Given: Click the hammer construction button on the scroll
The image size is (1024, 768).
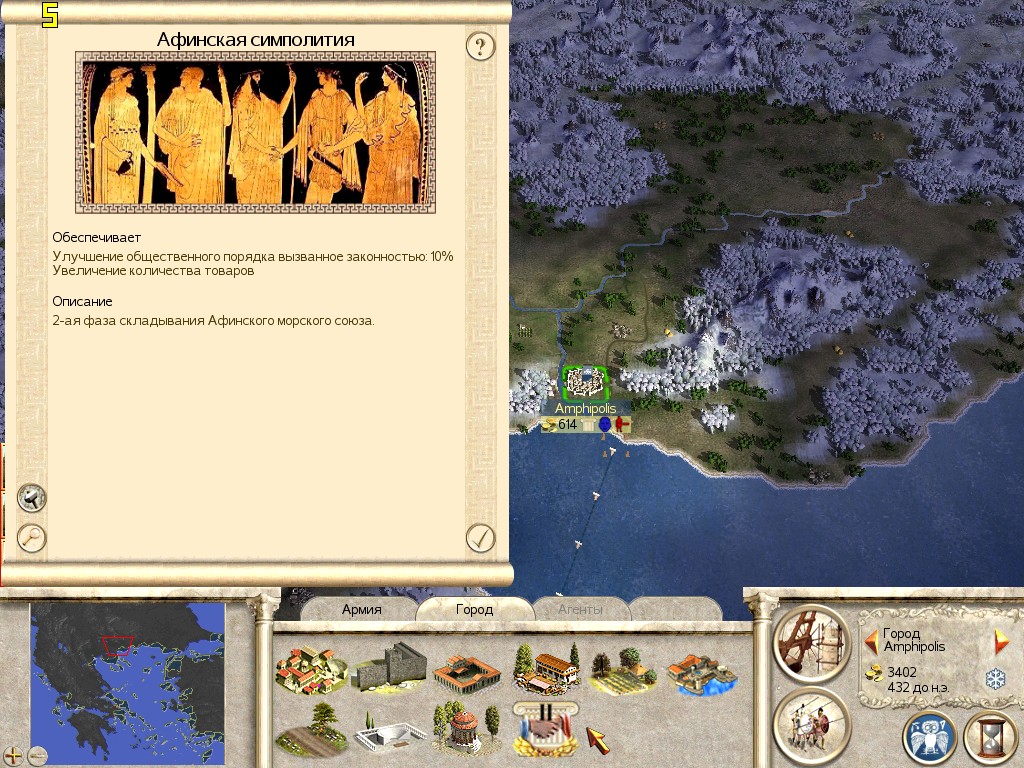Looking at the screenshot, I should 32,497.
